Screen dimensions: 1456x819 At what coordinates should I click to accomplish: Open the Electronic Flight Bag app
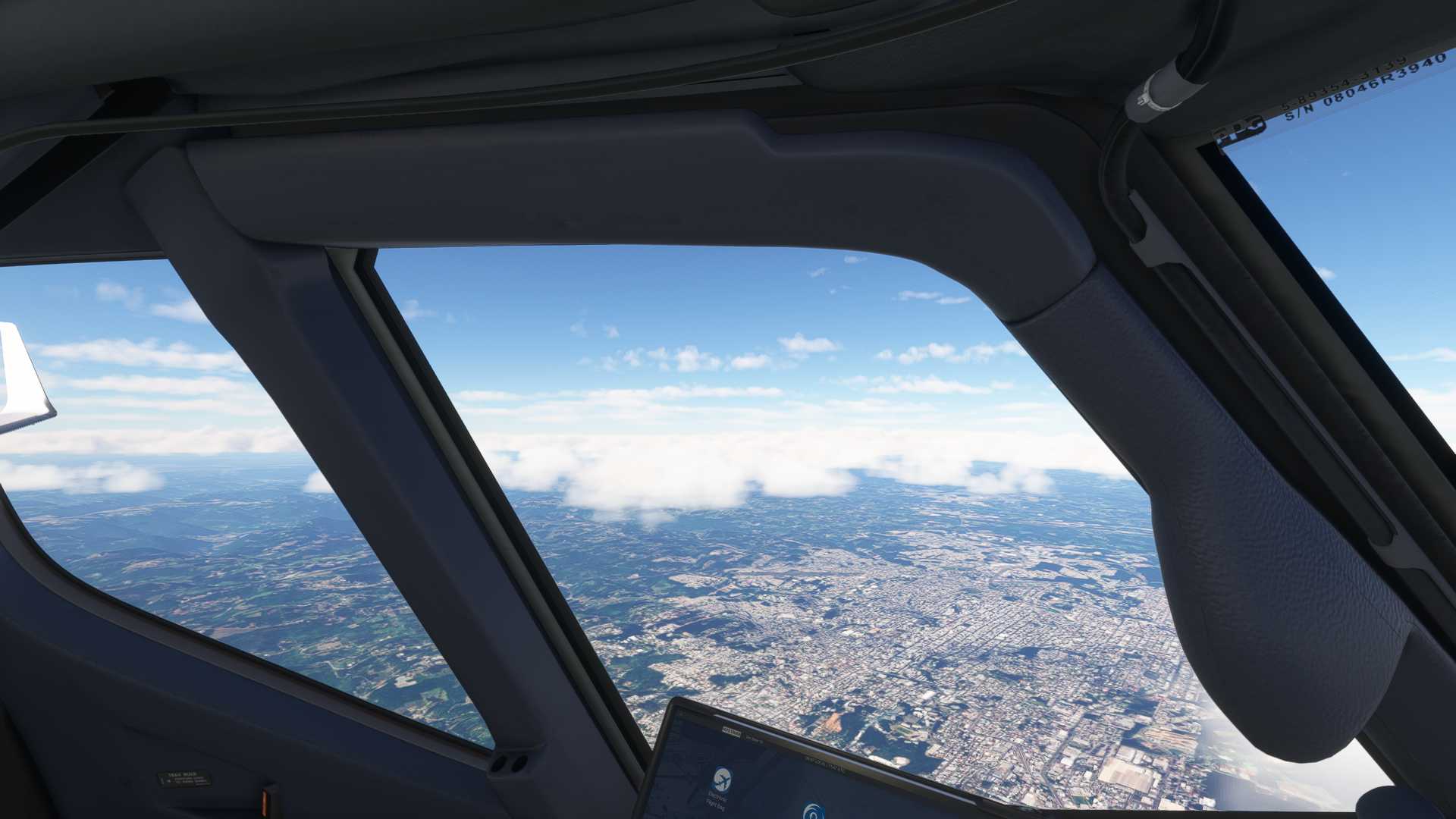pyautogui.click(x=721, y=780)
